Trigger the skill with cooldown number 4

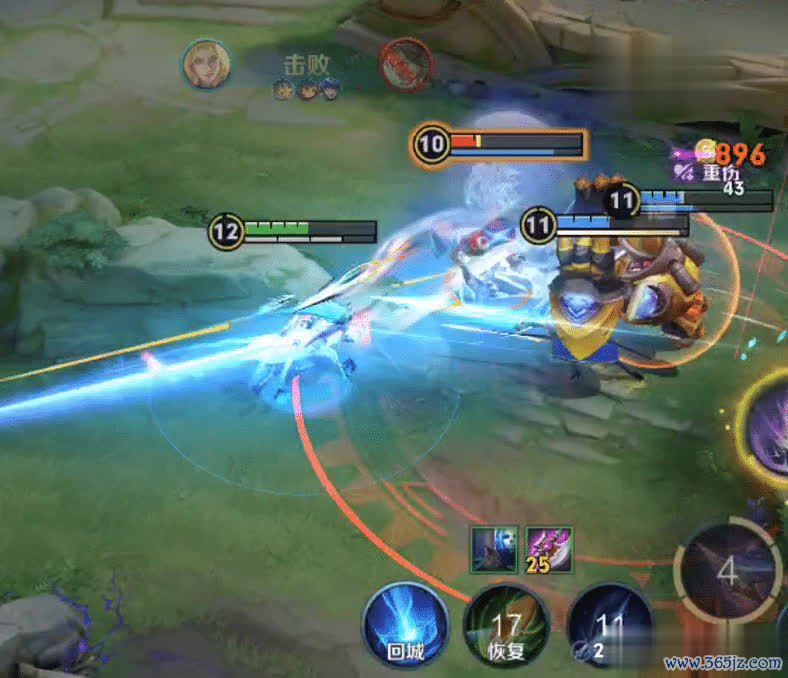tap(727, 570)
